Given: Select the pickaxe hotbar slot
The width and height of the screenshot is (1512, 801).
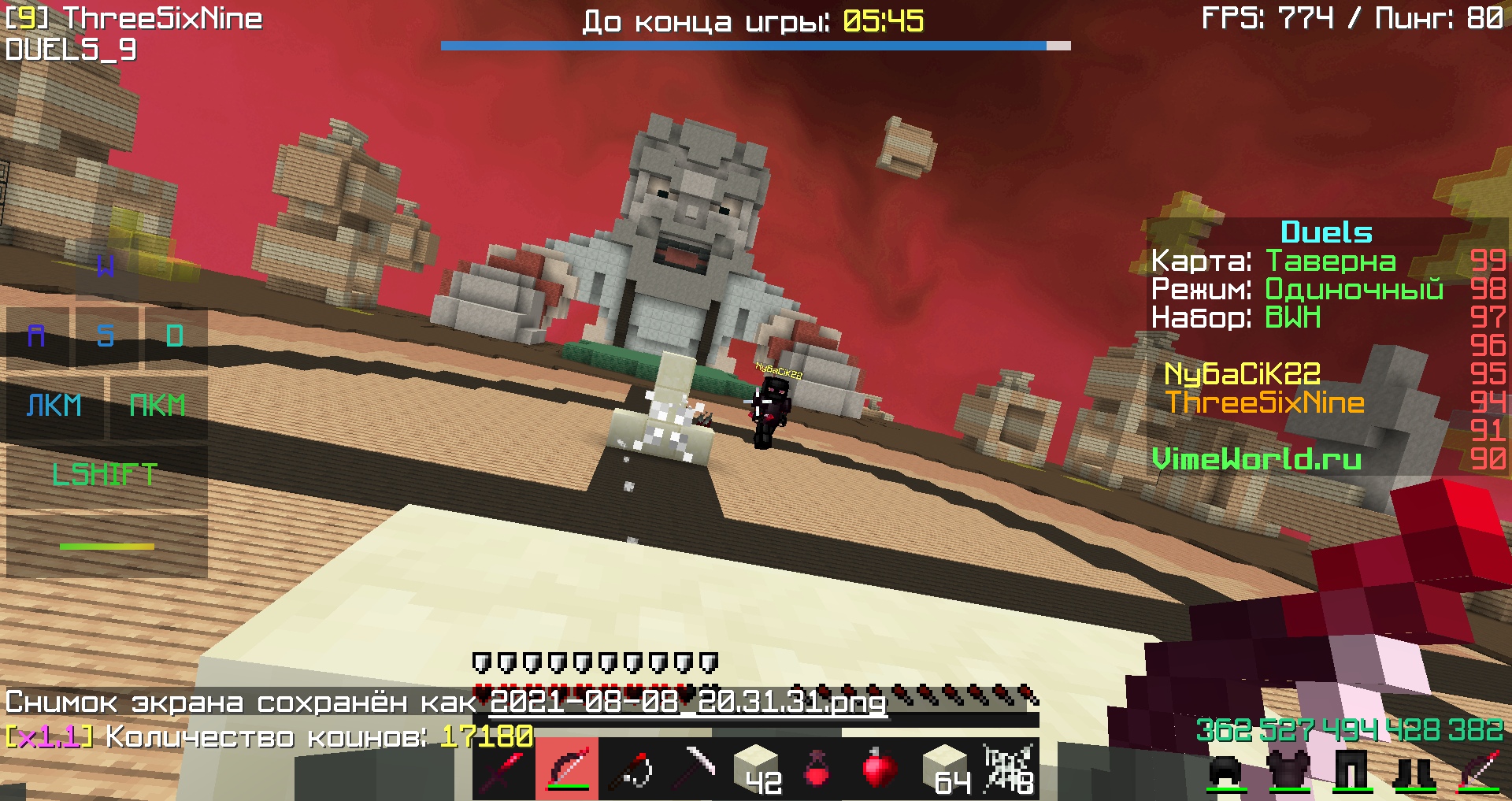Looking at the screenshot, I should click(x=693, y=770).
